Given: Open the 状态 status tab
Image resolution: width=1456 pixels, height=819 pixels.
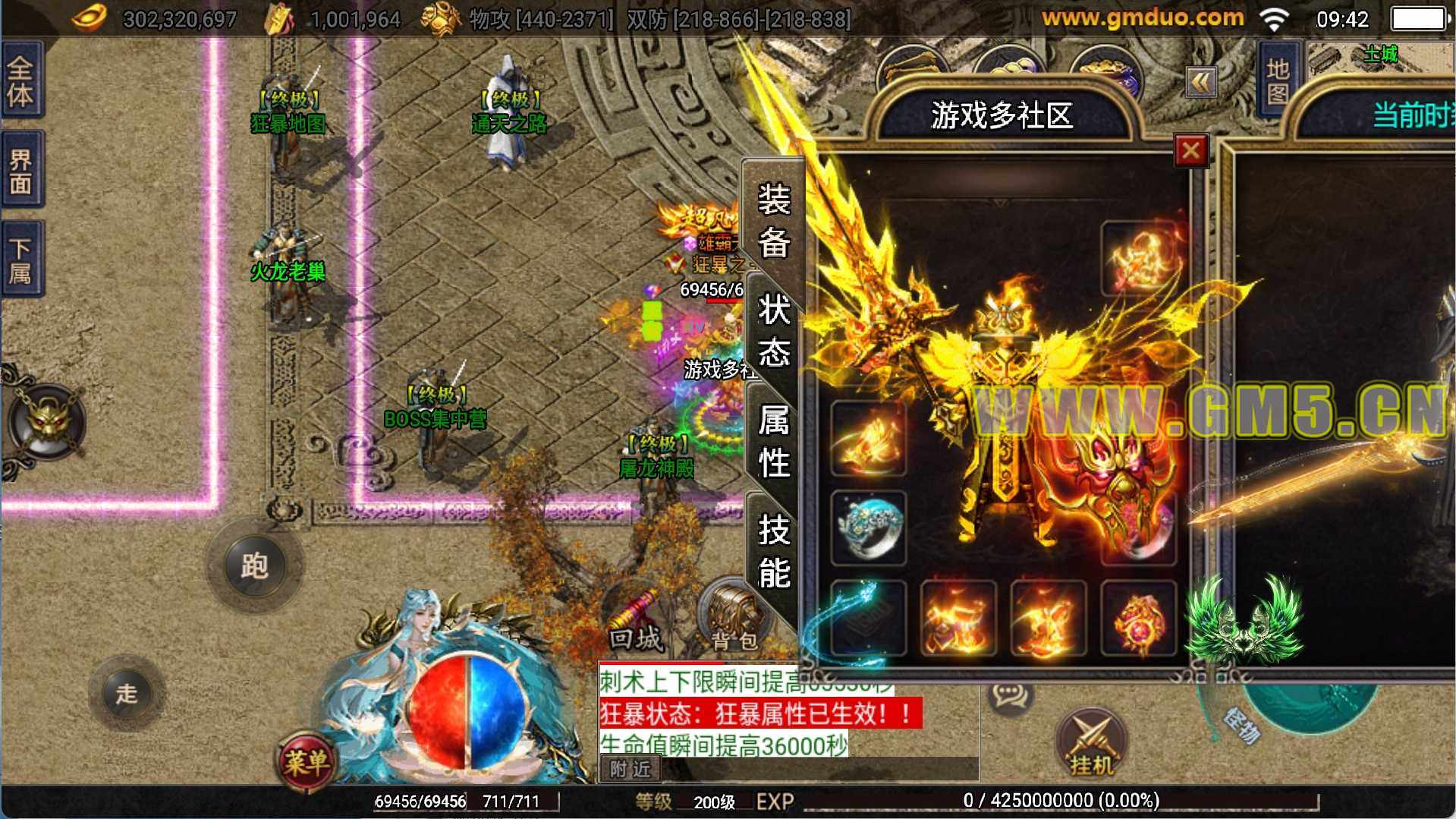Looking at the screenshot, I should tap(774, 331).
